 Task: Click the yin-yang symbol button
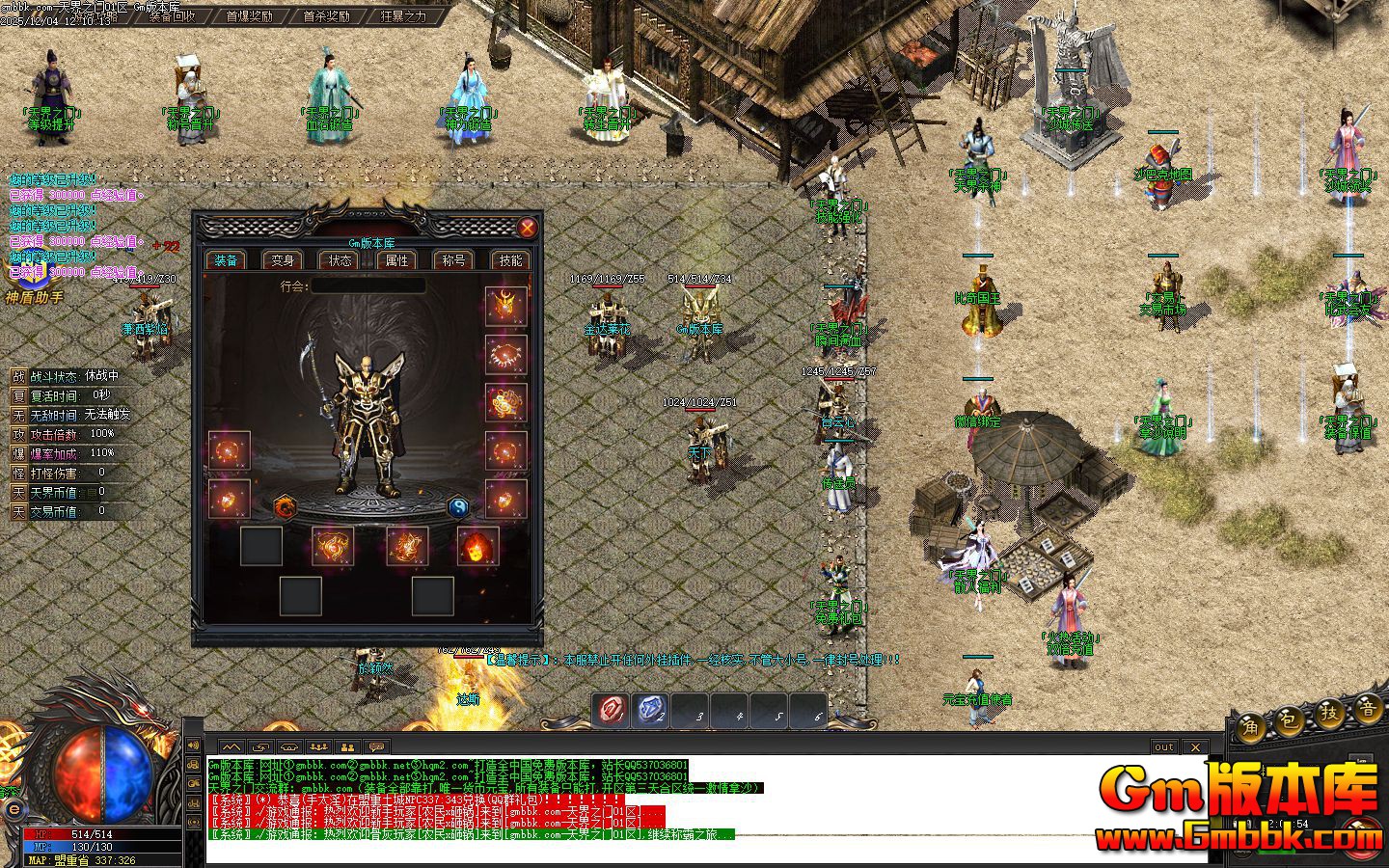[x=458, y=505]
